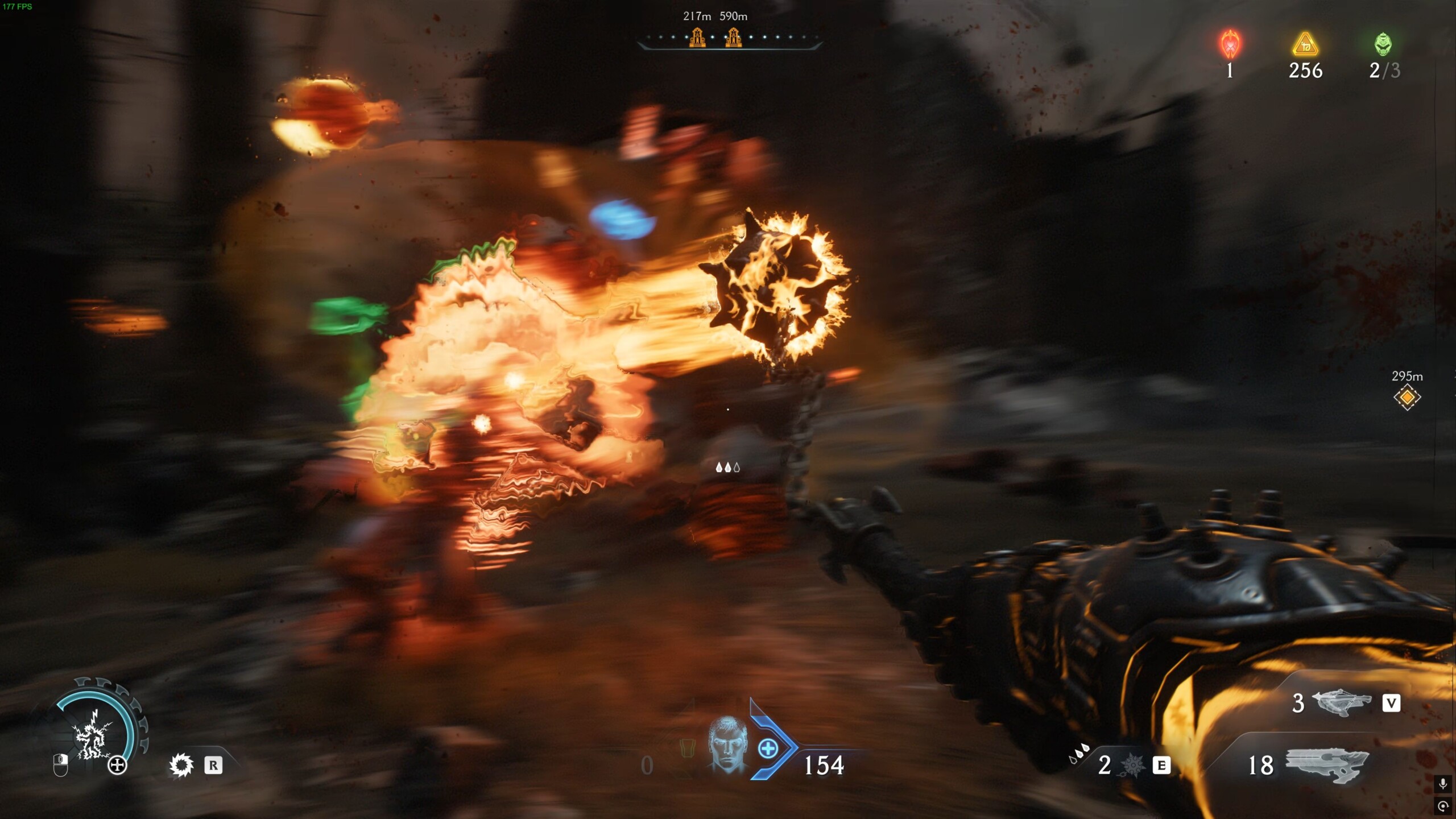
Task: Click the orange diamond objective waypoint marker
Action: 1407,397
